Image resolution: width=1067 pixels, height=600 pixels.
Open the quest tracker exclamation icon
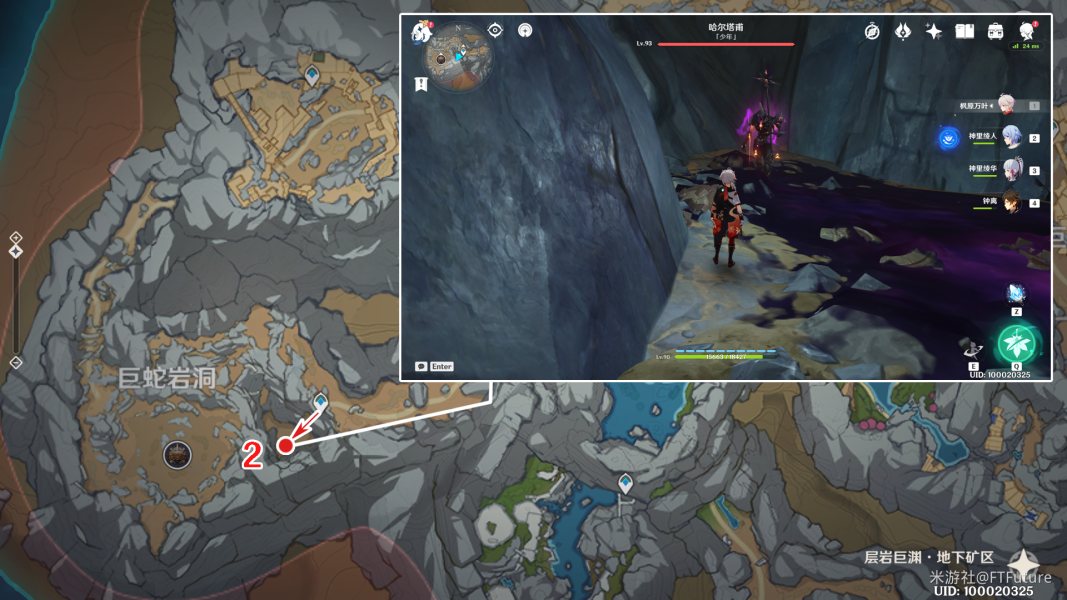tap(421, 85)
